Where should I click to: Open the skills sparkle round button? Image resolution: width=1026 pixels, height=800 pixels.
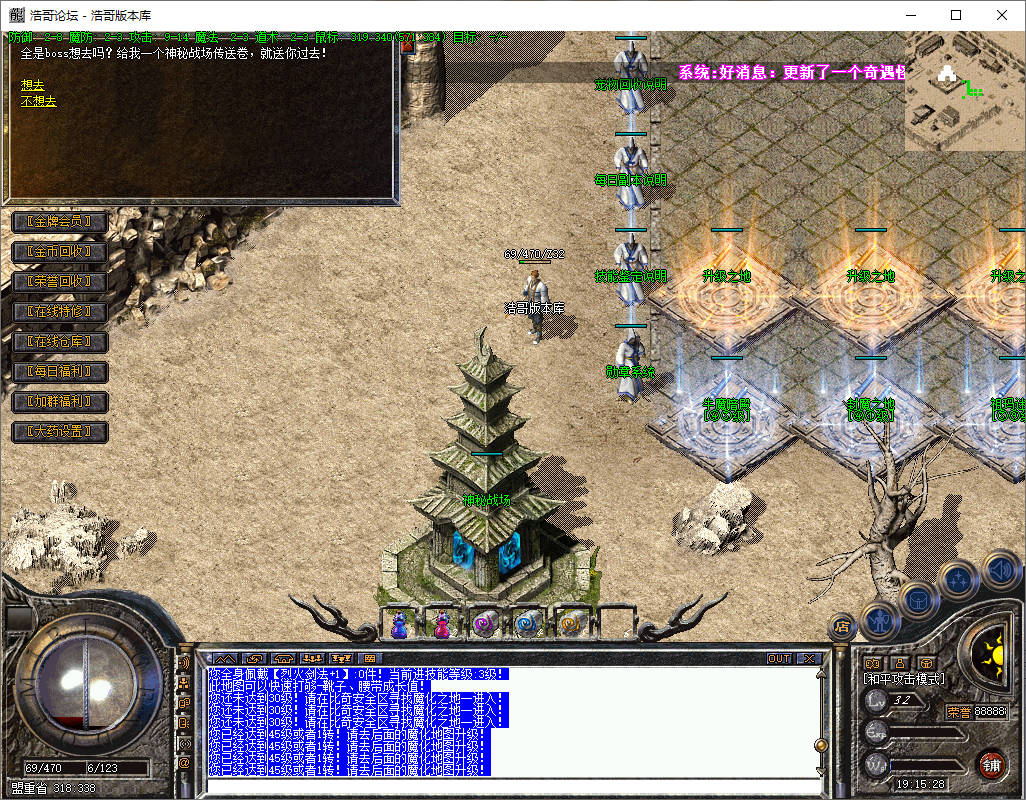[x=959, y=578]
